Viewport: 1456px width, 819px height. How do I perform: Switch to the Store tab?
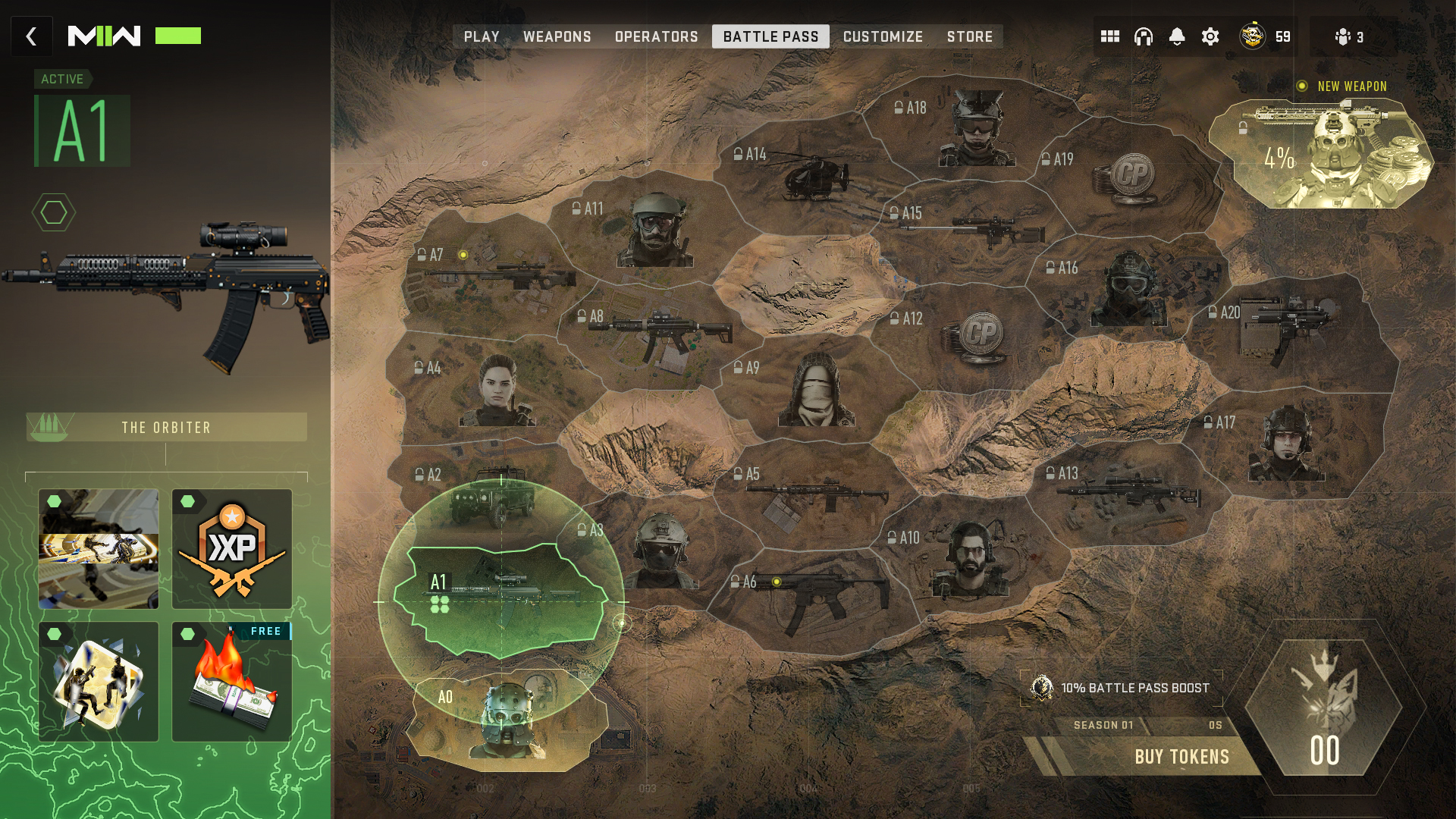coord(970,36)
